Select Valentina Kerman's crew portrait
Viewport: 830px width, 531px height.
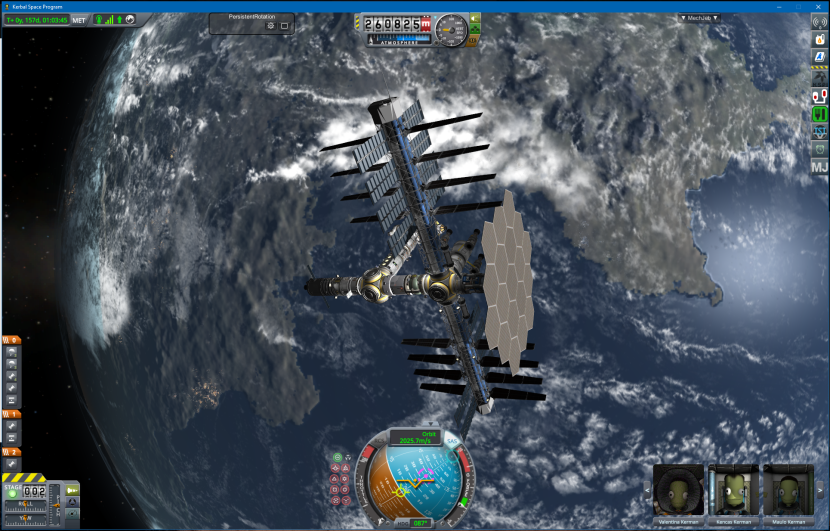[678, 491]
